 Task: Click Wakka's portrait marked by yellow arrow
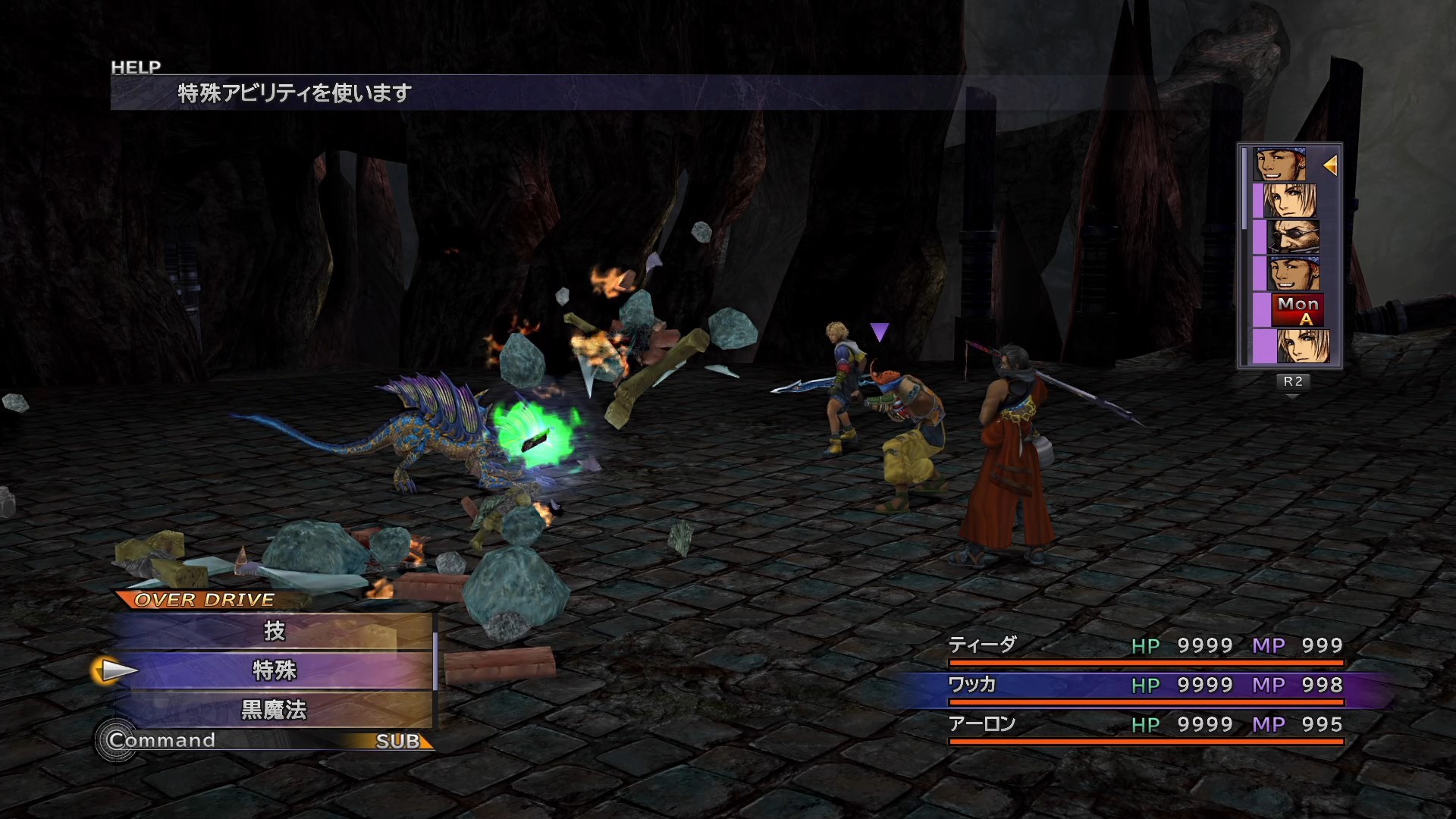(x=1282, y=165)
